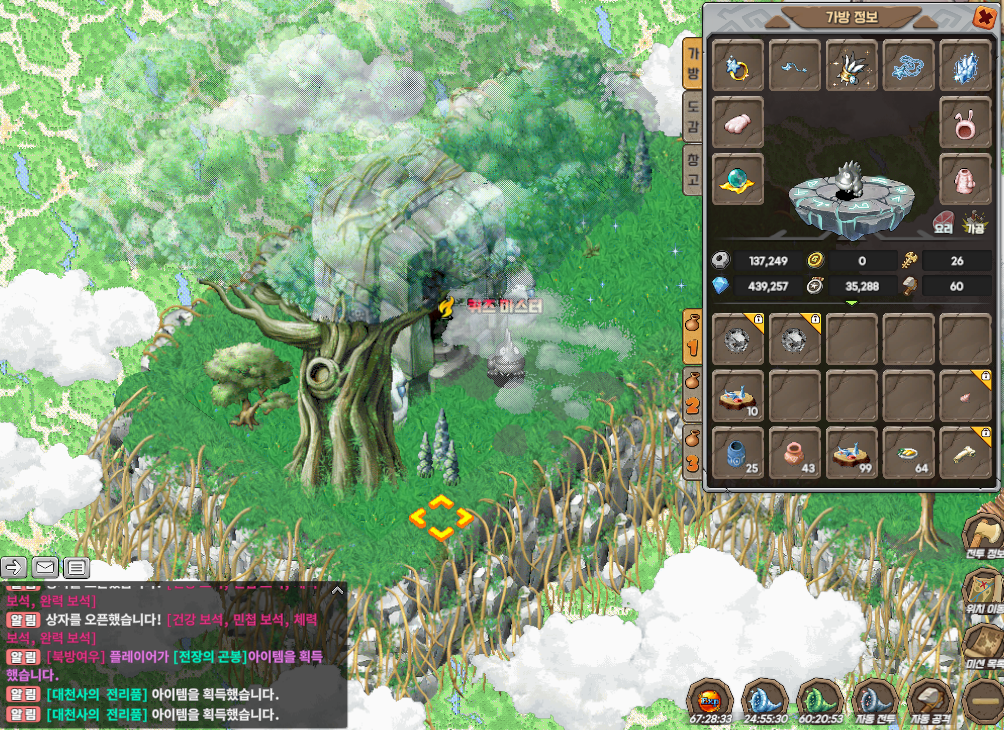Image resolution: width=1004 pixels, height=730 pixels.
Task: Collapse the chat log with the arrow
Action: [x=337, y=591]
